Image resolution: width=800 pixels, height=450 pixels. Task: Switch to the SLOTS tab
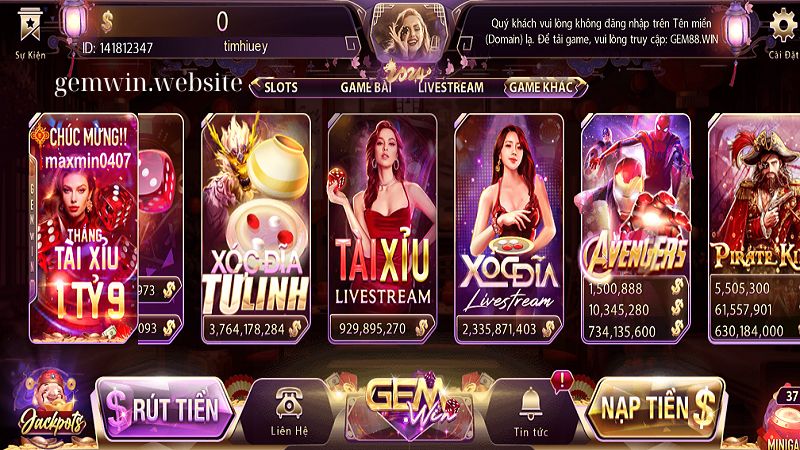pos(282,87)
